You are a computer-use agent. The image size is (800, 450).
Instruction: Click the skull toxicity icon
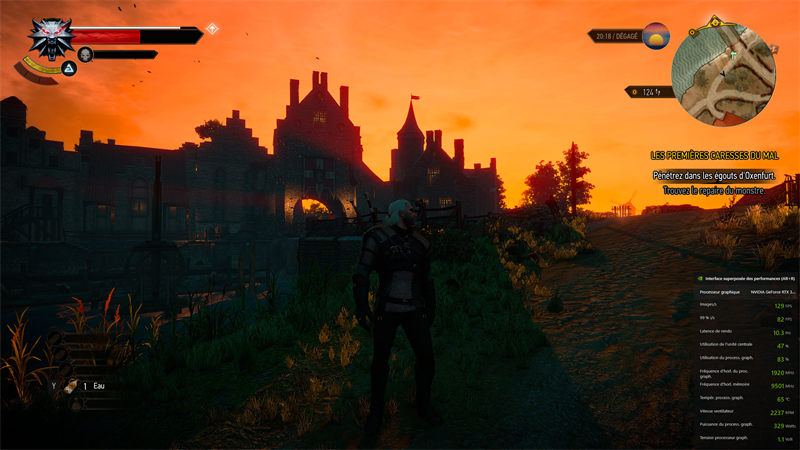point(85,55)
